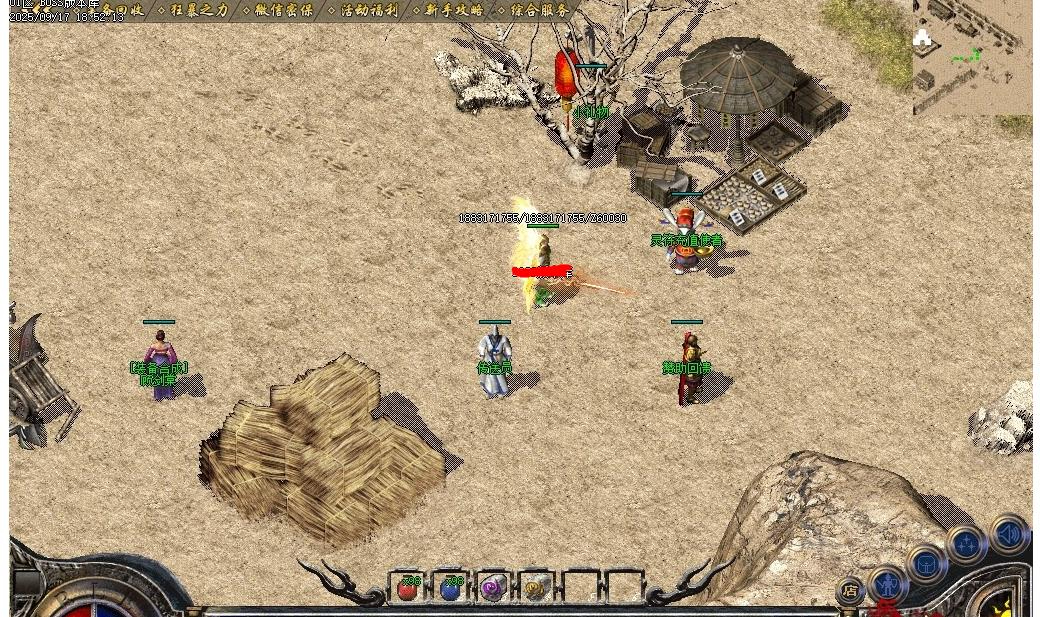Select the yellow swirl scroll slot

pos(535,588)
